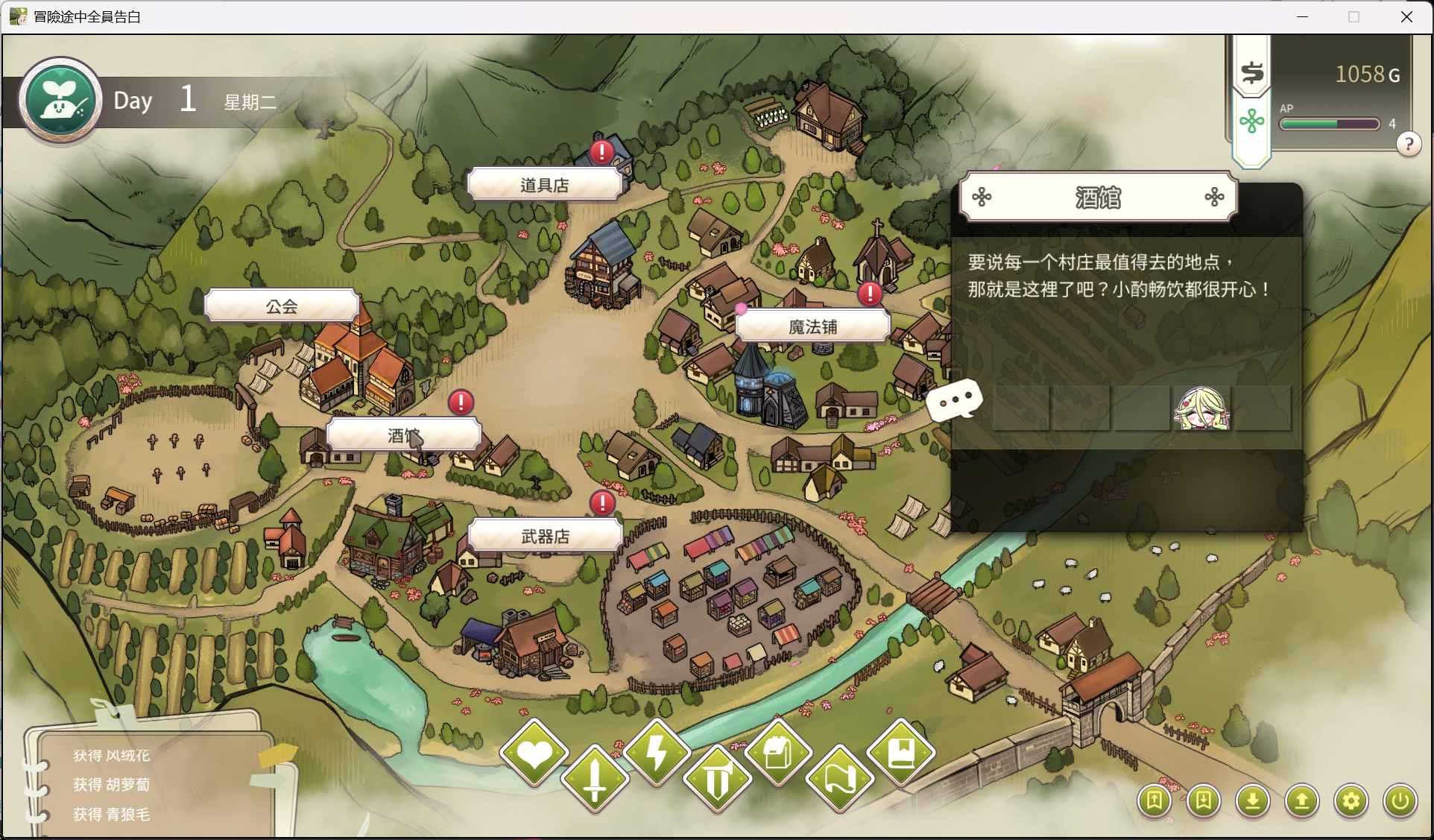Open the heart relationship menu
Viewport: 1434px width, 840px height.
tap(534, 754)
